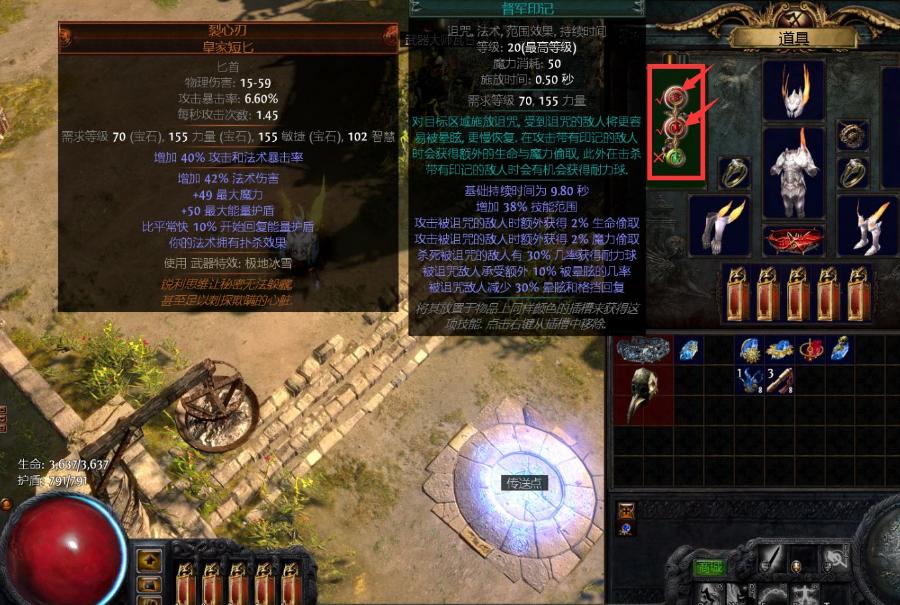900x605 pixels.
Task: Click the amulet equipment slot
Action: (x=852, y=135)
